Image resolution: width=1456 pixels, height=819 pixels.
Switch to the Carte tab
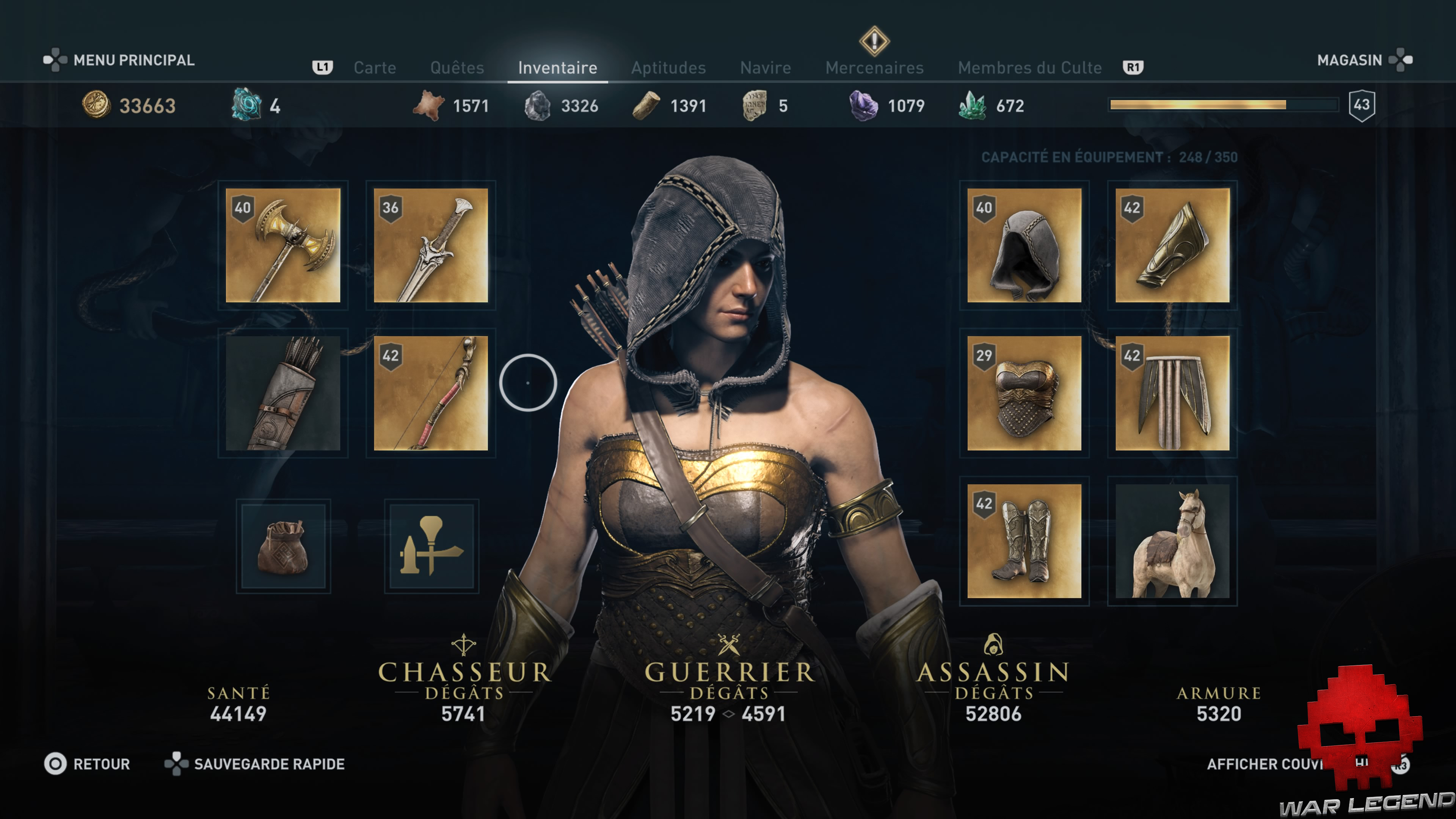click(x=375, y=68)
